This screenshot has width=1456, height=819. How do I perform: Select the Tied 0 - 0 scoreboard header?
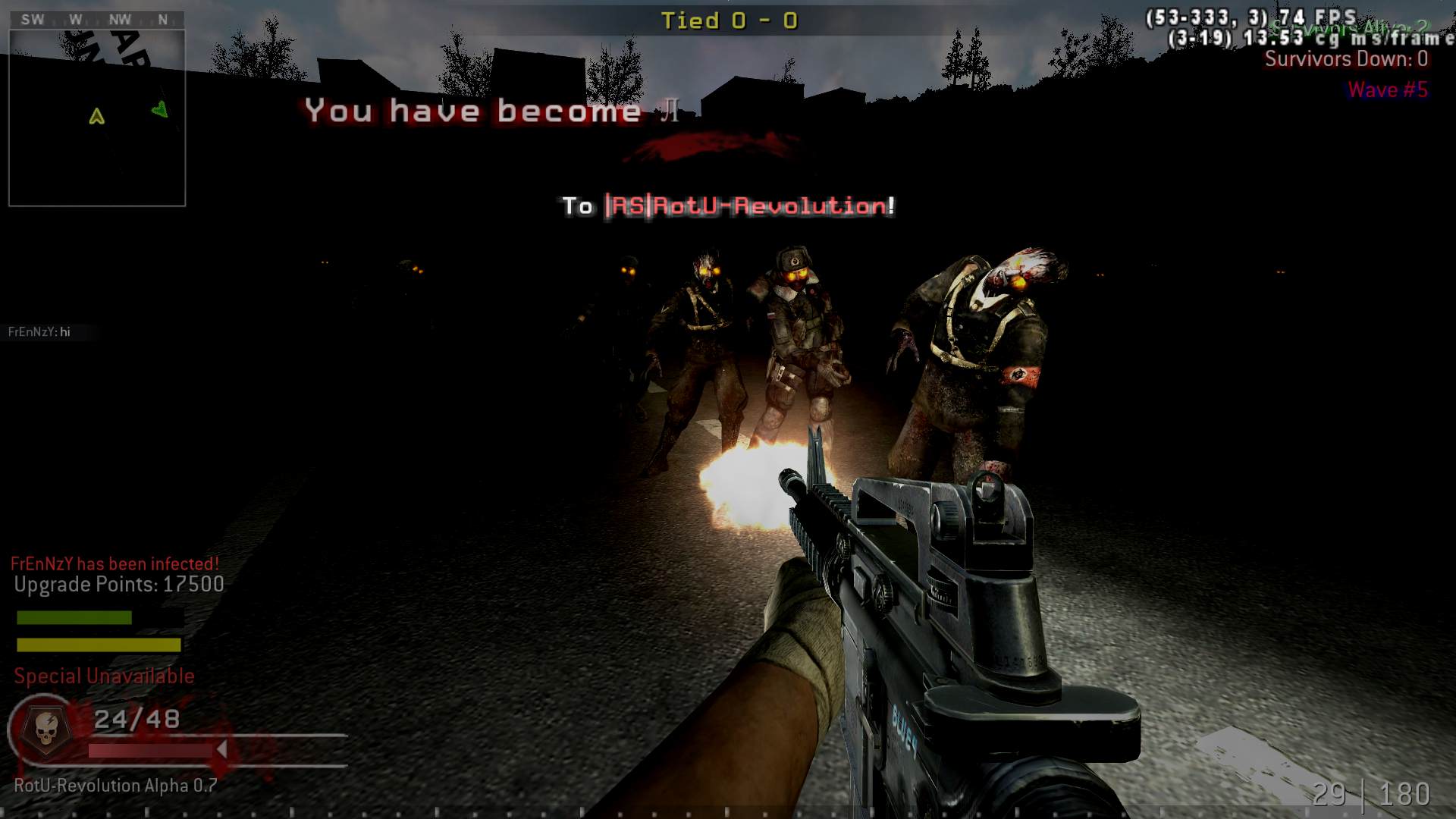pyautogui.click(x=730, y=21)
